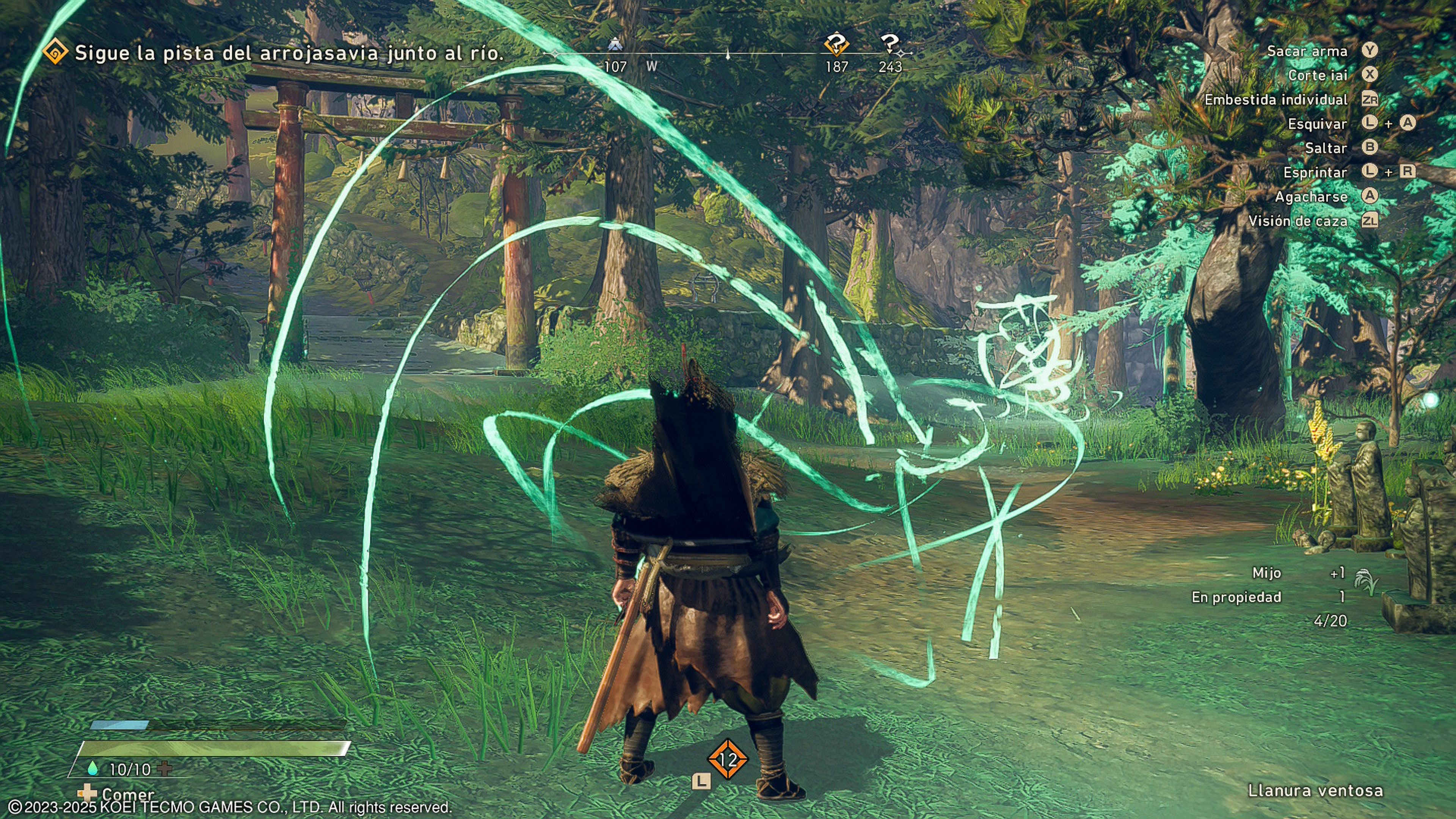Select the camp marker on the compass
This screenshot has width=1456, height=819.
tap(614, 44)
